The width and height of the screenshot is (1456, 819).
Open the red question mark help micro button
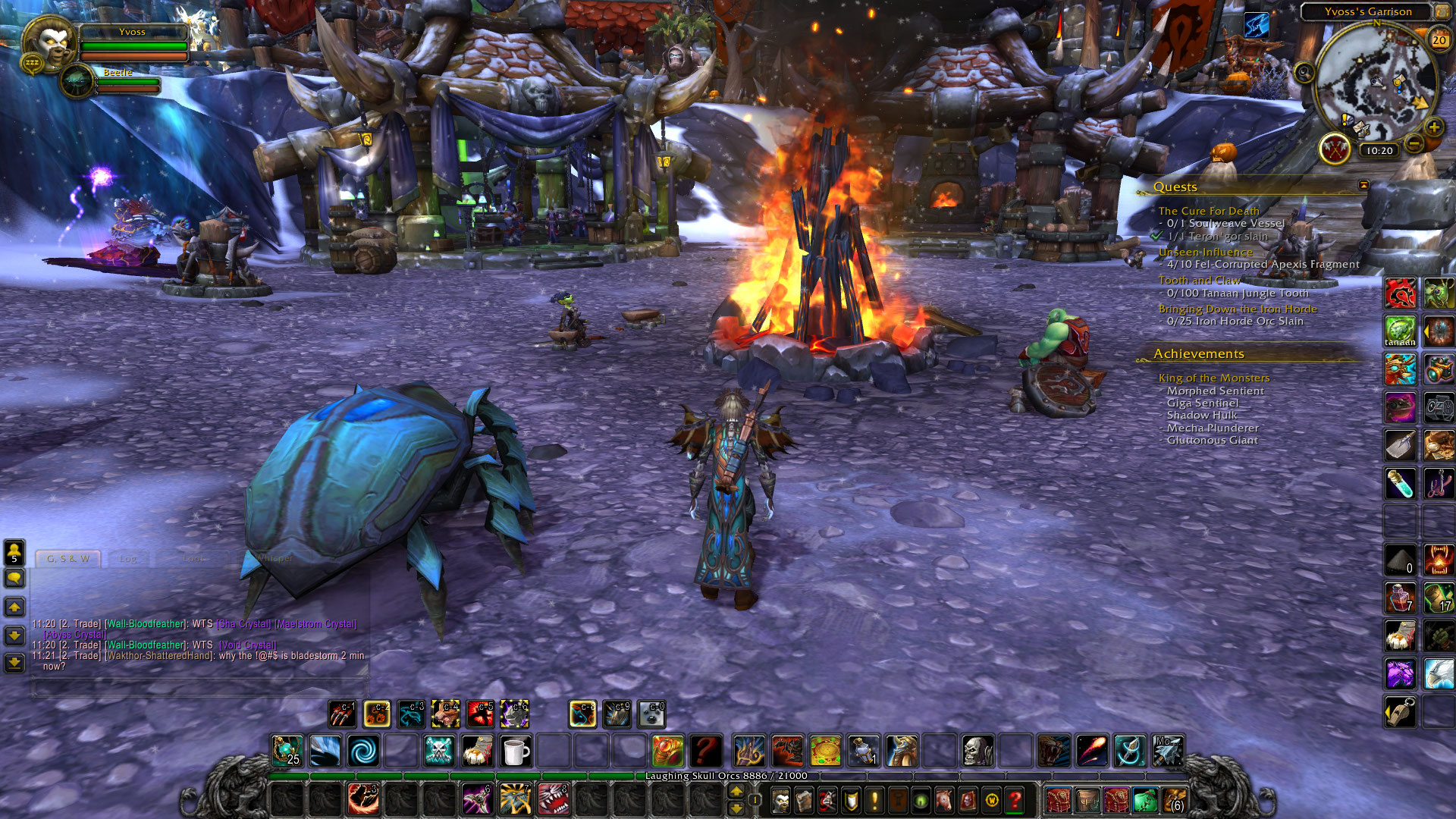pos(1015,800)
